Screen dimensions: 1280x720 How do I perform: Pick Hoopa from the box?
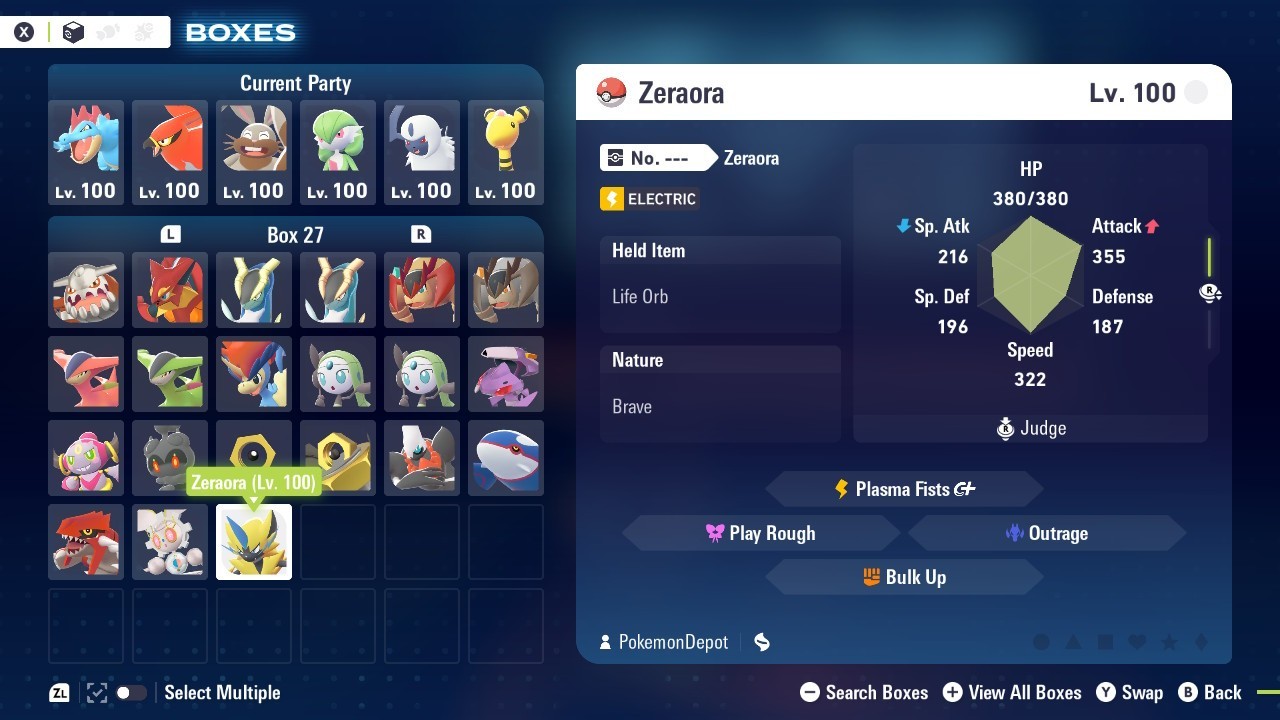[86, 458]
